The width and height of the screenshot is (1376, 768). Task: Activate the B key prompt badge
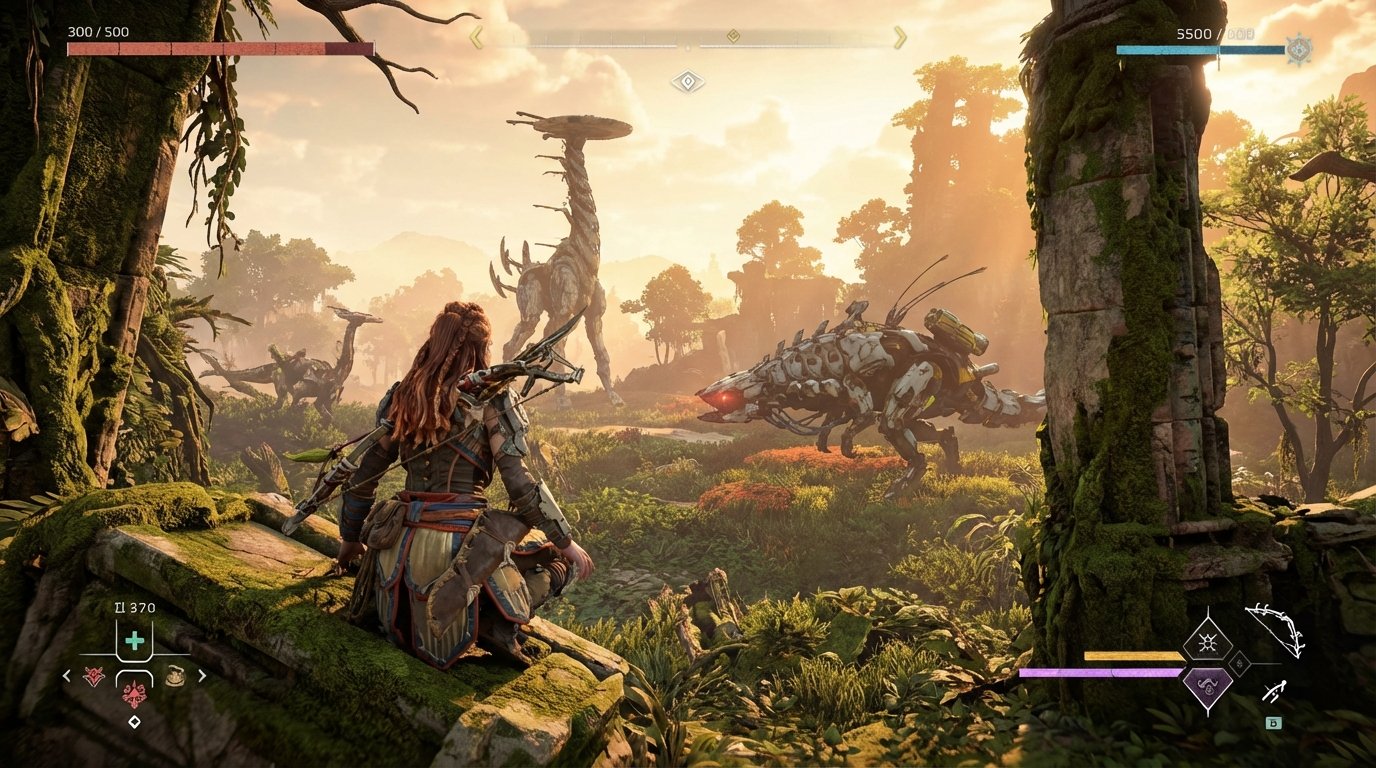coord(1273,722)
